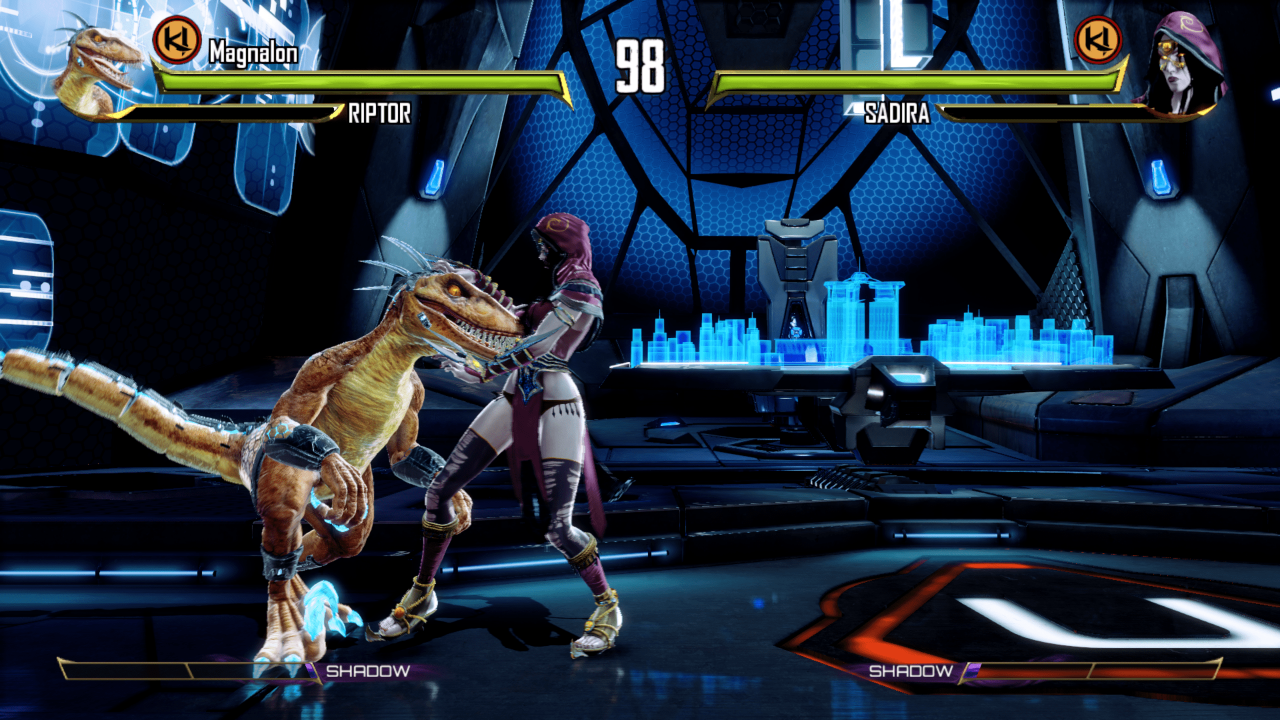Select the KI emblem next to Sadira's portrait
This screenshot has width=1280, height=720.
(1098, 41)
